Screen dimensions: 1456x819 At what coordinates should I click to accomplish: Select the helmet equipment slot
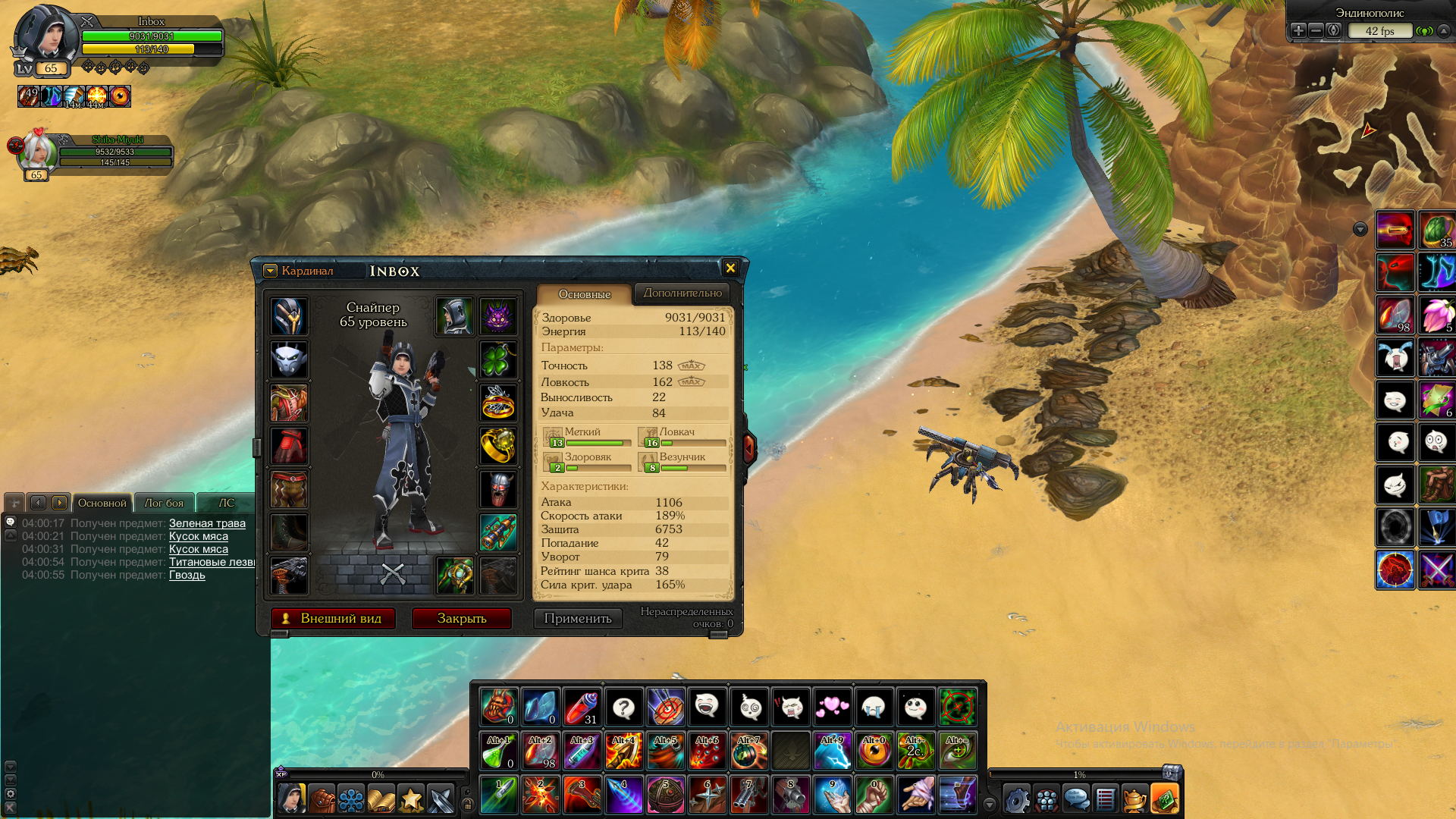(x=289, y=316)
